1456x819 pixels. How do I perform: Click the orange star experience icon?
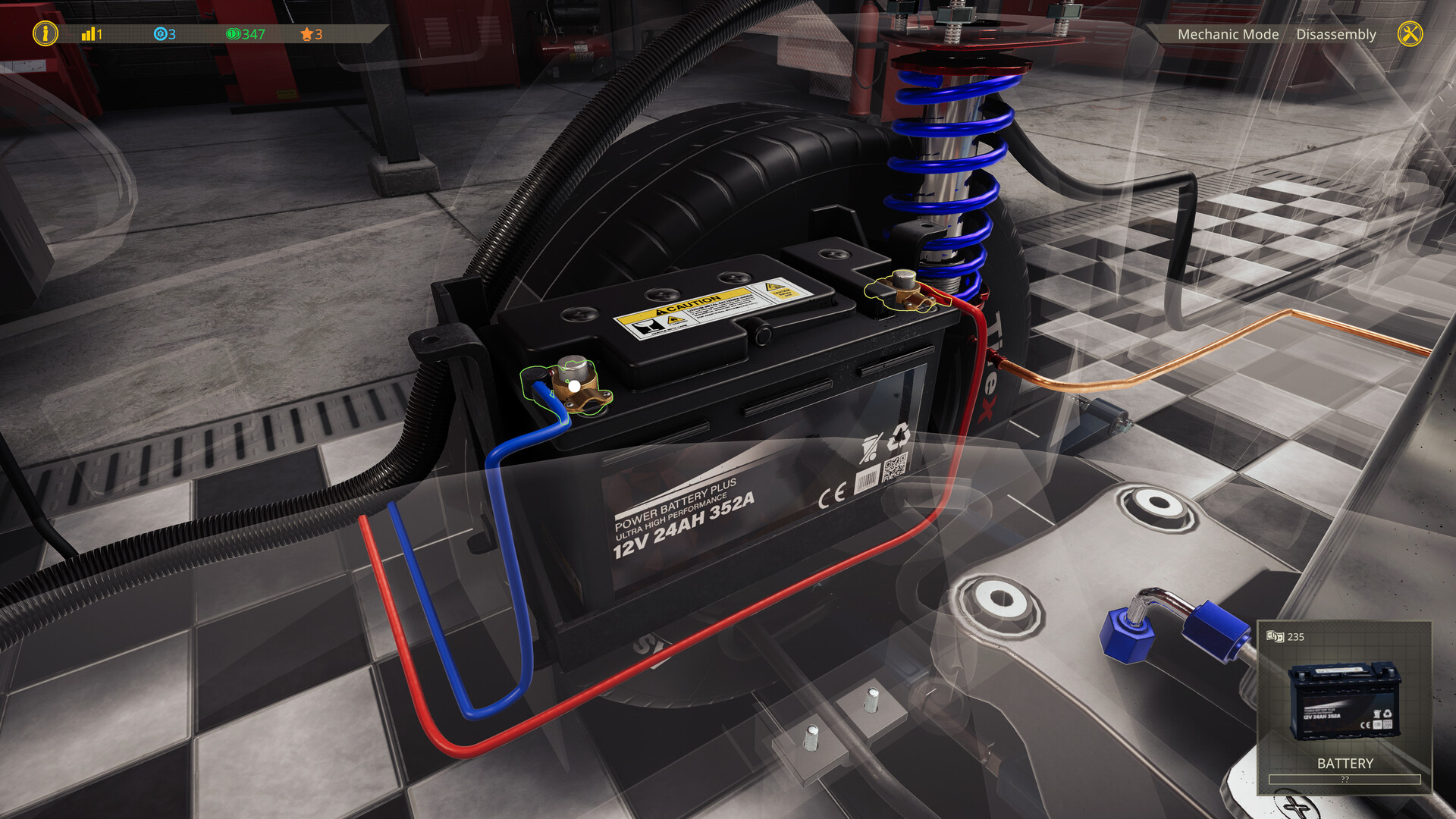click(x=306, y=34)
